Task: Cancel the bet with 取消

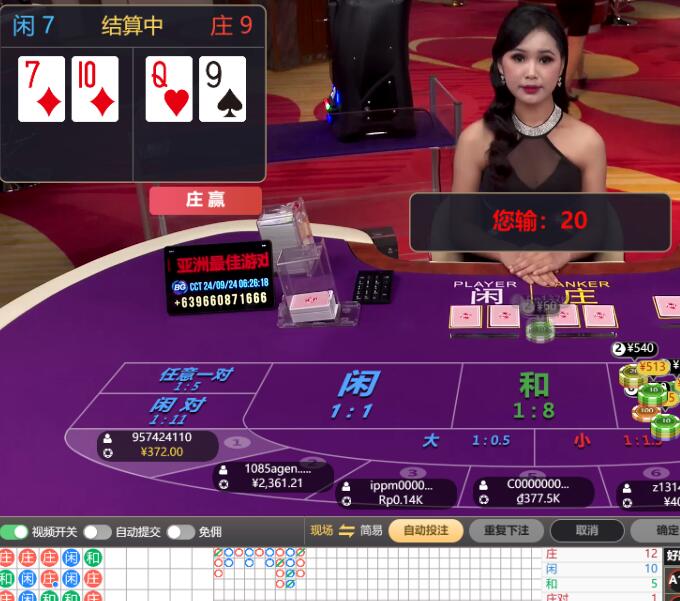Action: coord(588,531)
